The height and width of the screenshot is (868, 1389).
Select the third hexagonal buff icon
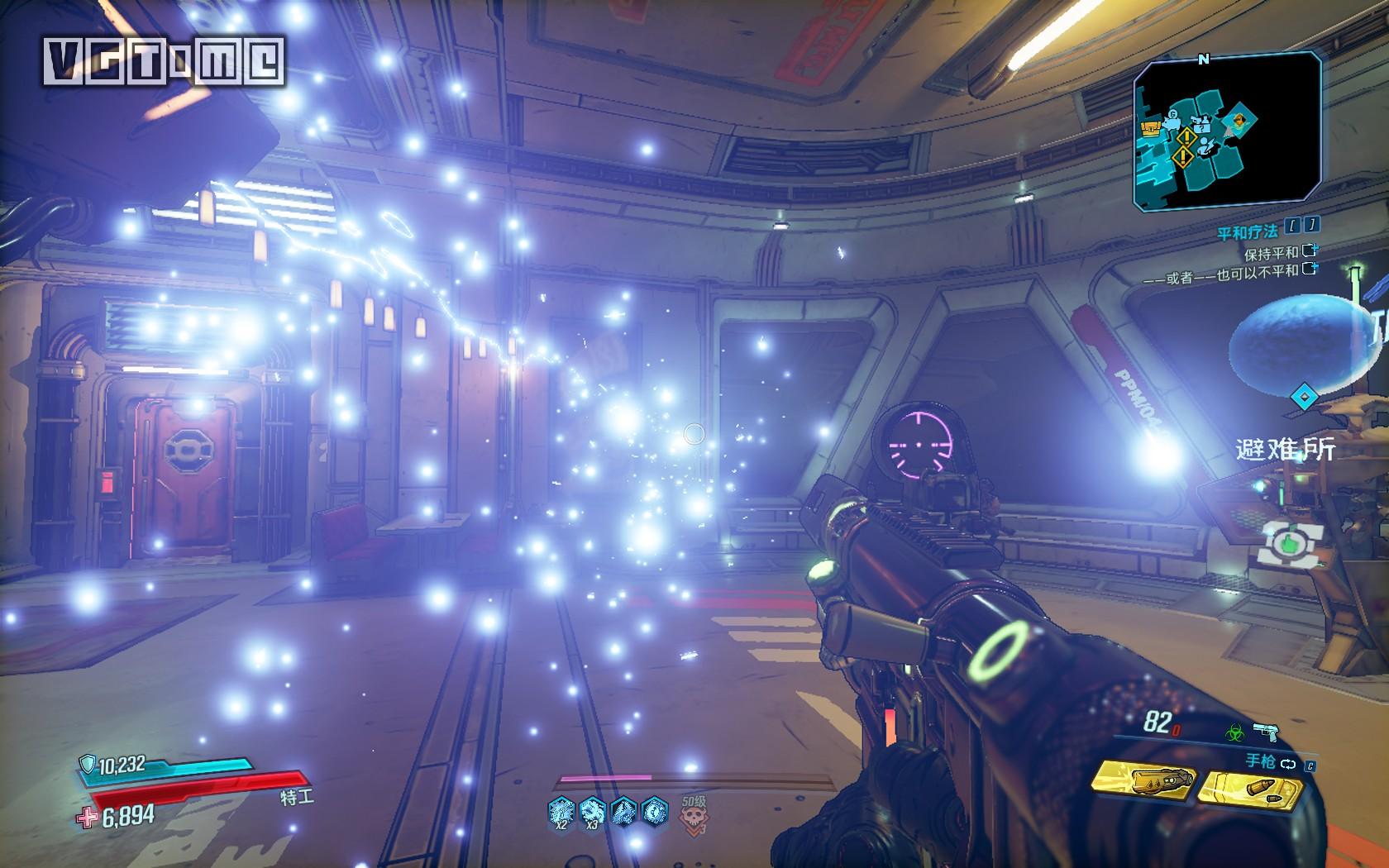624,811
